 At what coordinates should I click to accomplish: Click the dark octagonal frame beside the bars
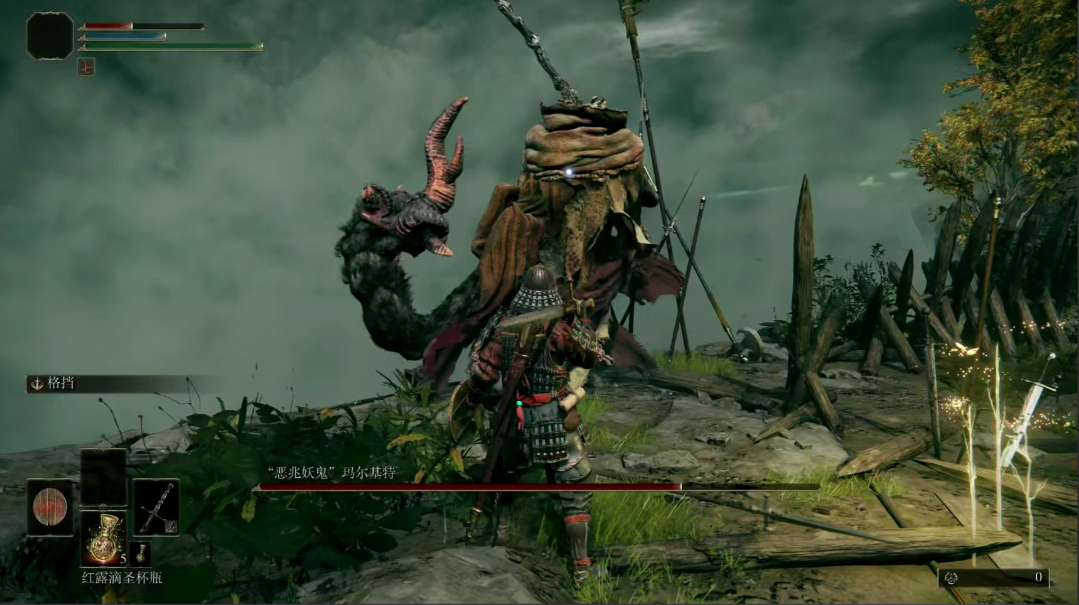[x=49, y=36]
